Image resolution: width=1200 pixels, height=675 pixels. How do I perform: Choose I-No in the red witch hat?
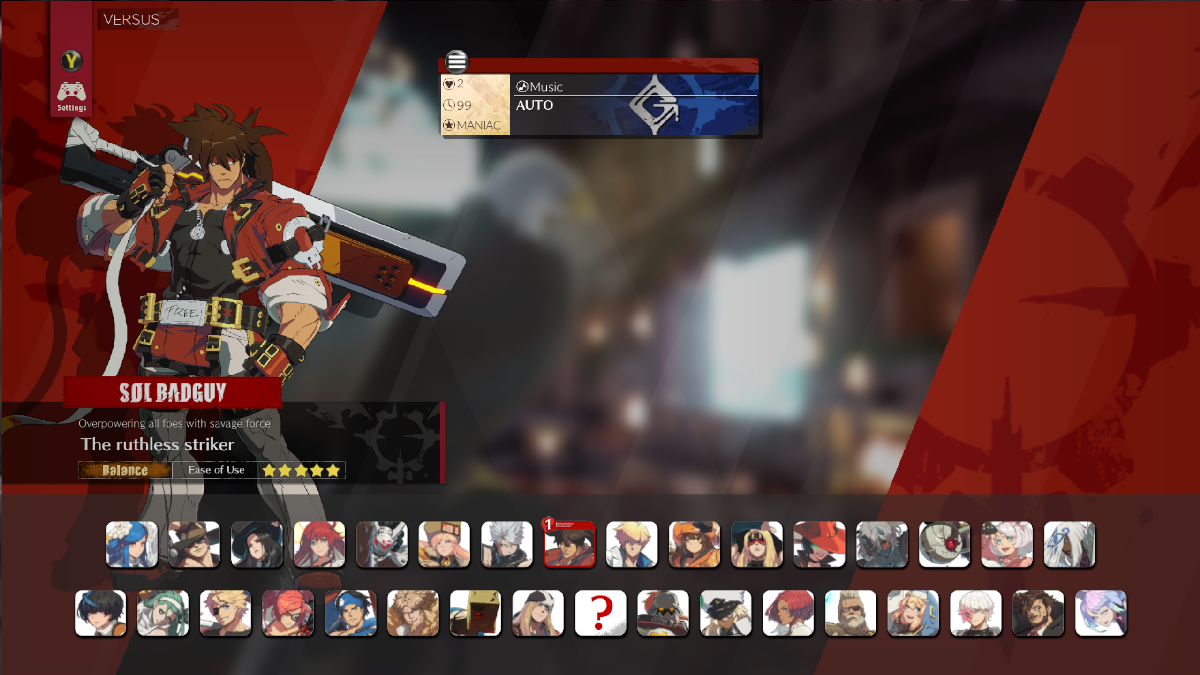pos(819,545)
